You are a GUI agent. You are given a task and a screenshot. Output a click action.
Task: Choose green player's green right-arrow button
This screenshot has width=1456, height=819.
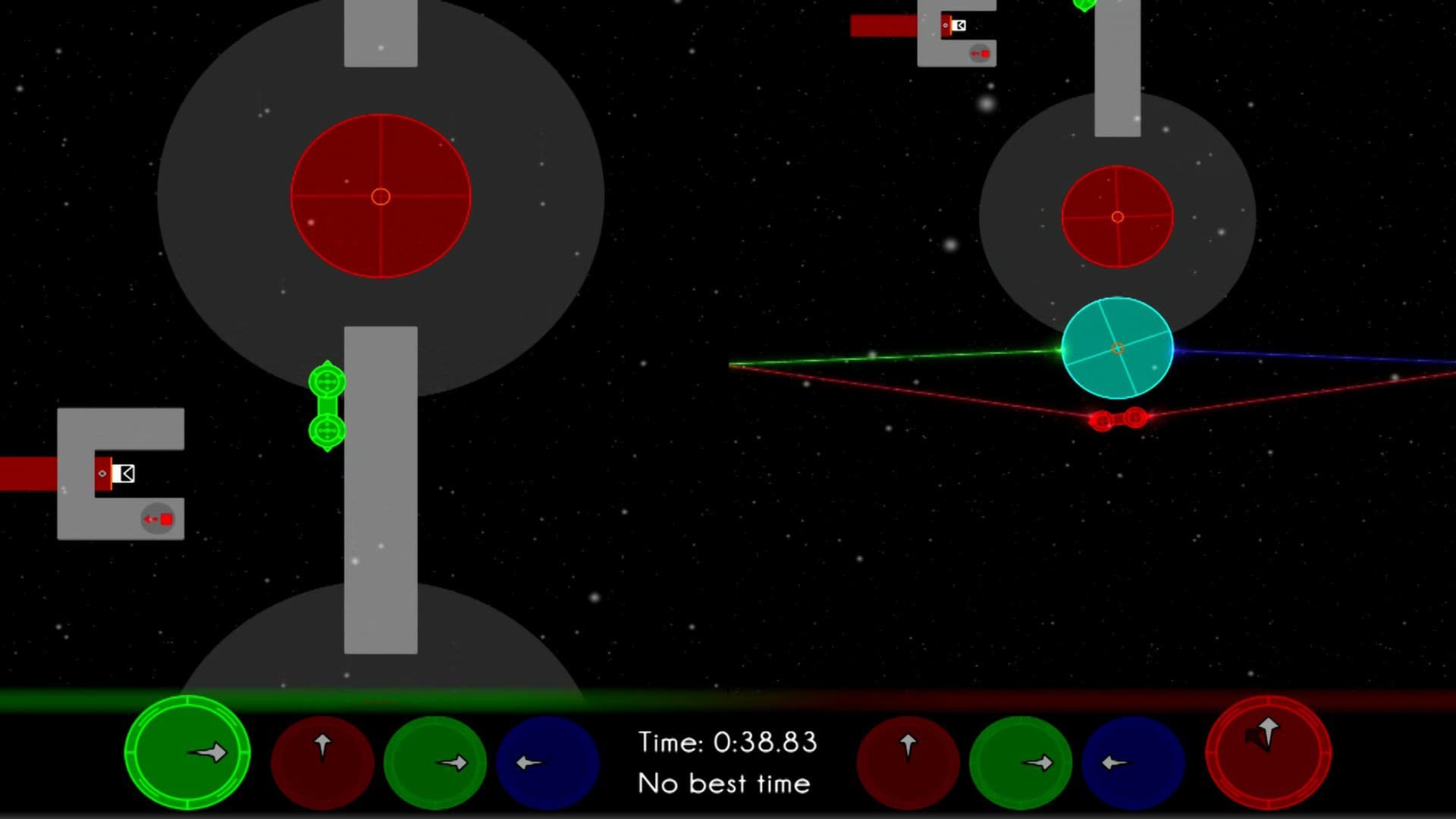[435, 761]
